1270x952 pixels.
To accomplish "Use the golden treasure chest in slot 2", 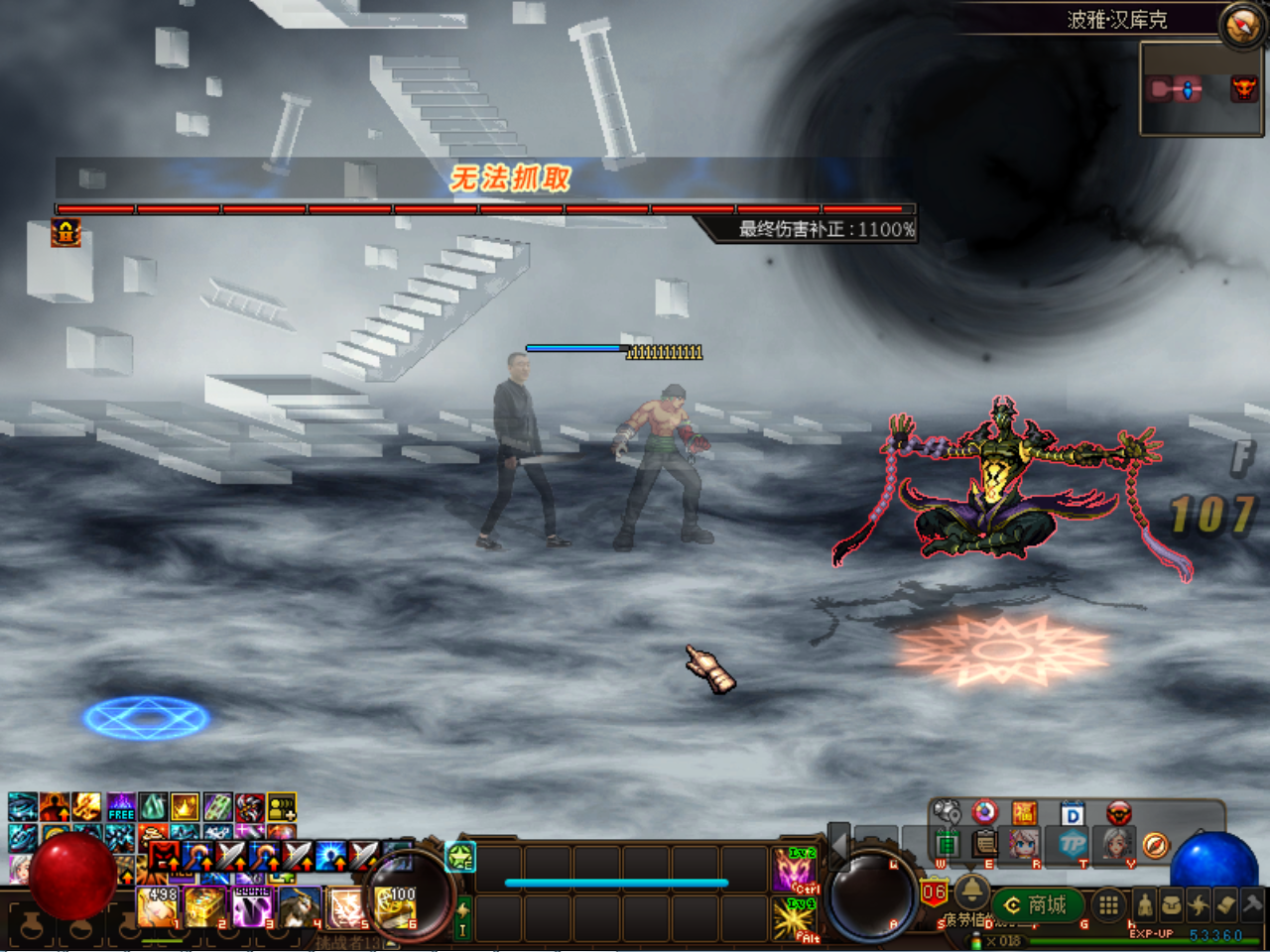I will click(x=205, y=906).
